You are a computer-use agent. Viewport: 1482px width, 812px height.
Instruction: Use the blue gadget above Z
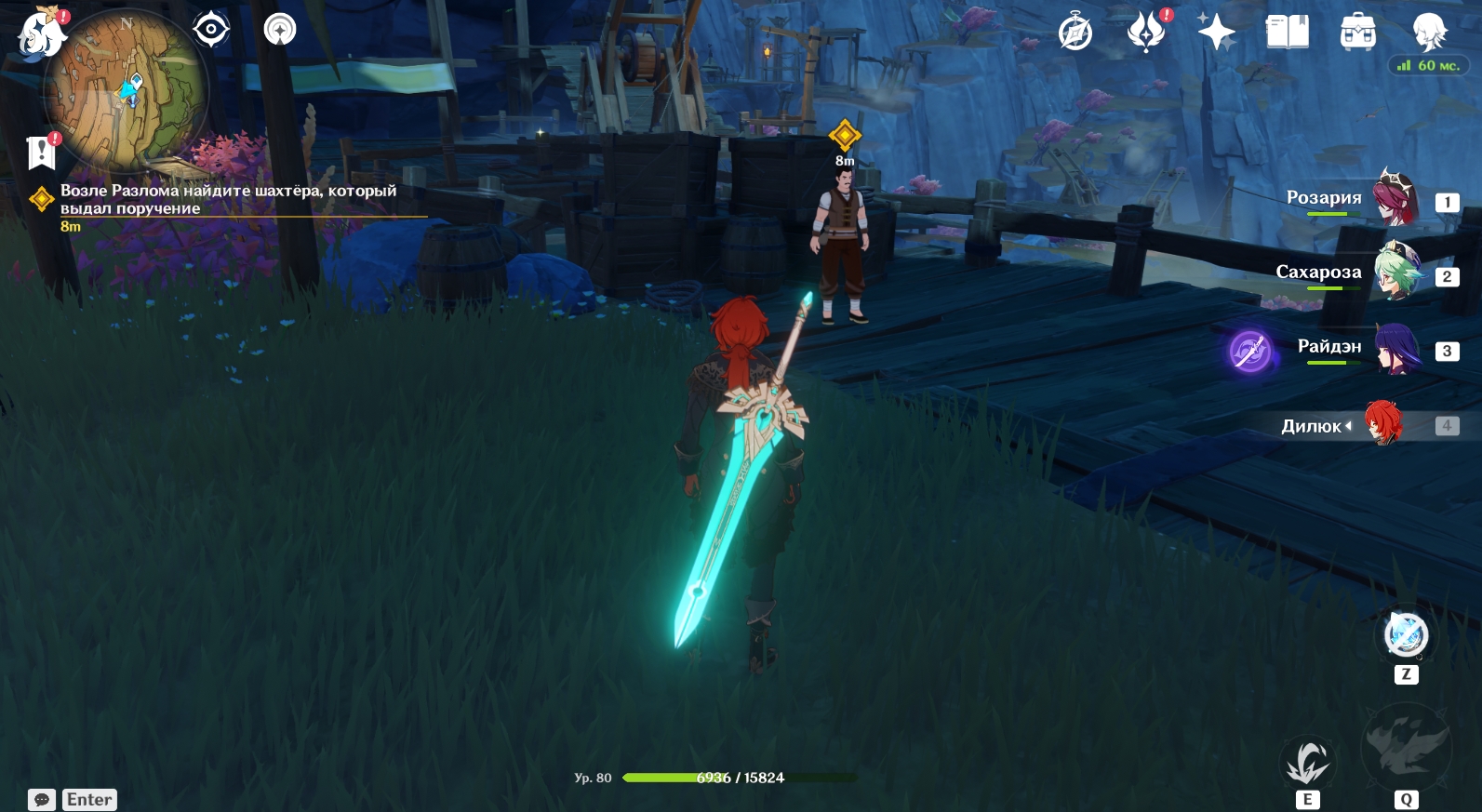[1406, 635]
